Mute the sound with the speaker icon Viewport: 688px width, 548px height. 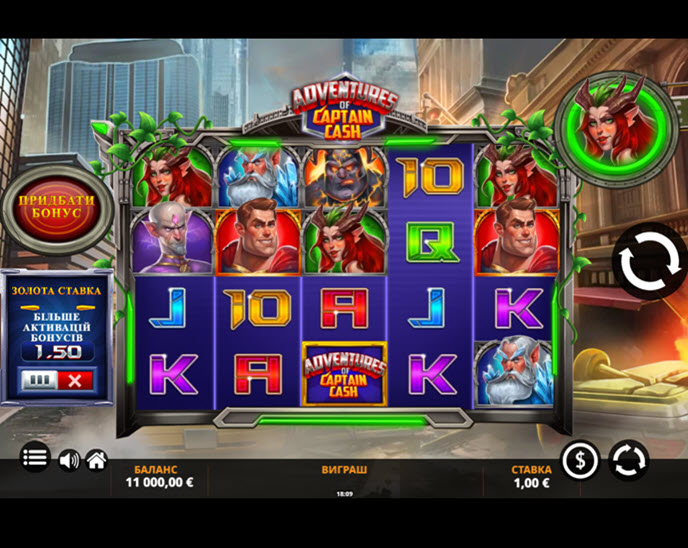[x=69, y=460]
